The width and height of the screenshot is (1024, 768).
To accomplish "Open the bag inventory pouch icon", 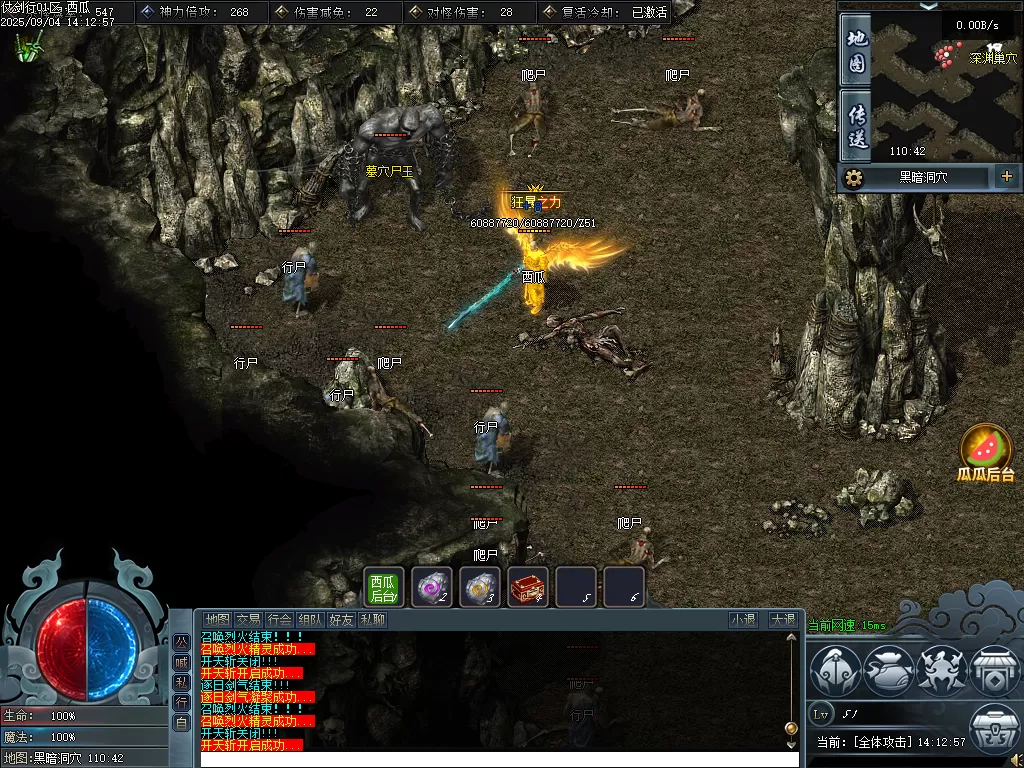I will (x=888, y=671).
